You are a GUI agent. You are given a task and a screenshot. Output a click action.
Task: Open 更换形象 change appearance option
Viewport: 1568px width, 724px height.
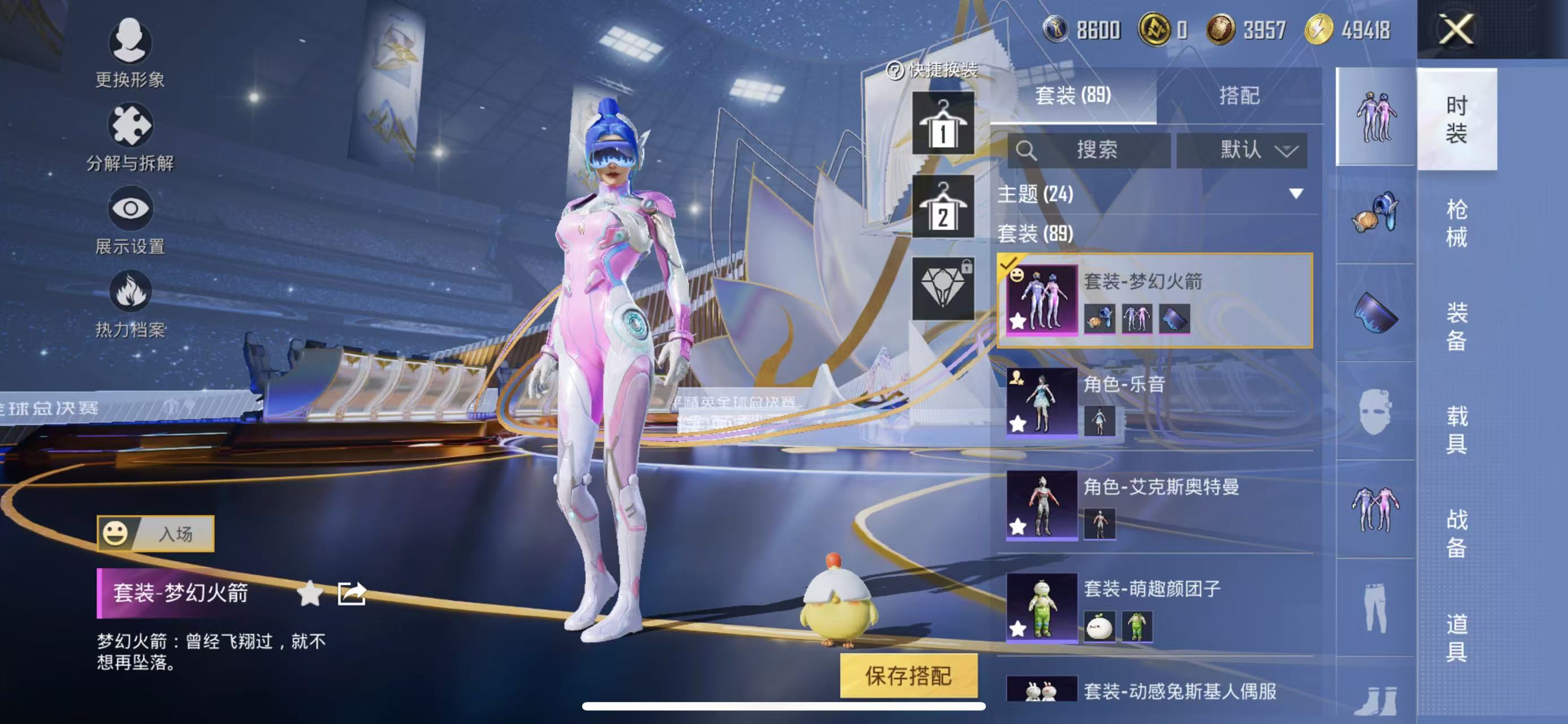129,53
